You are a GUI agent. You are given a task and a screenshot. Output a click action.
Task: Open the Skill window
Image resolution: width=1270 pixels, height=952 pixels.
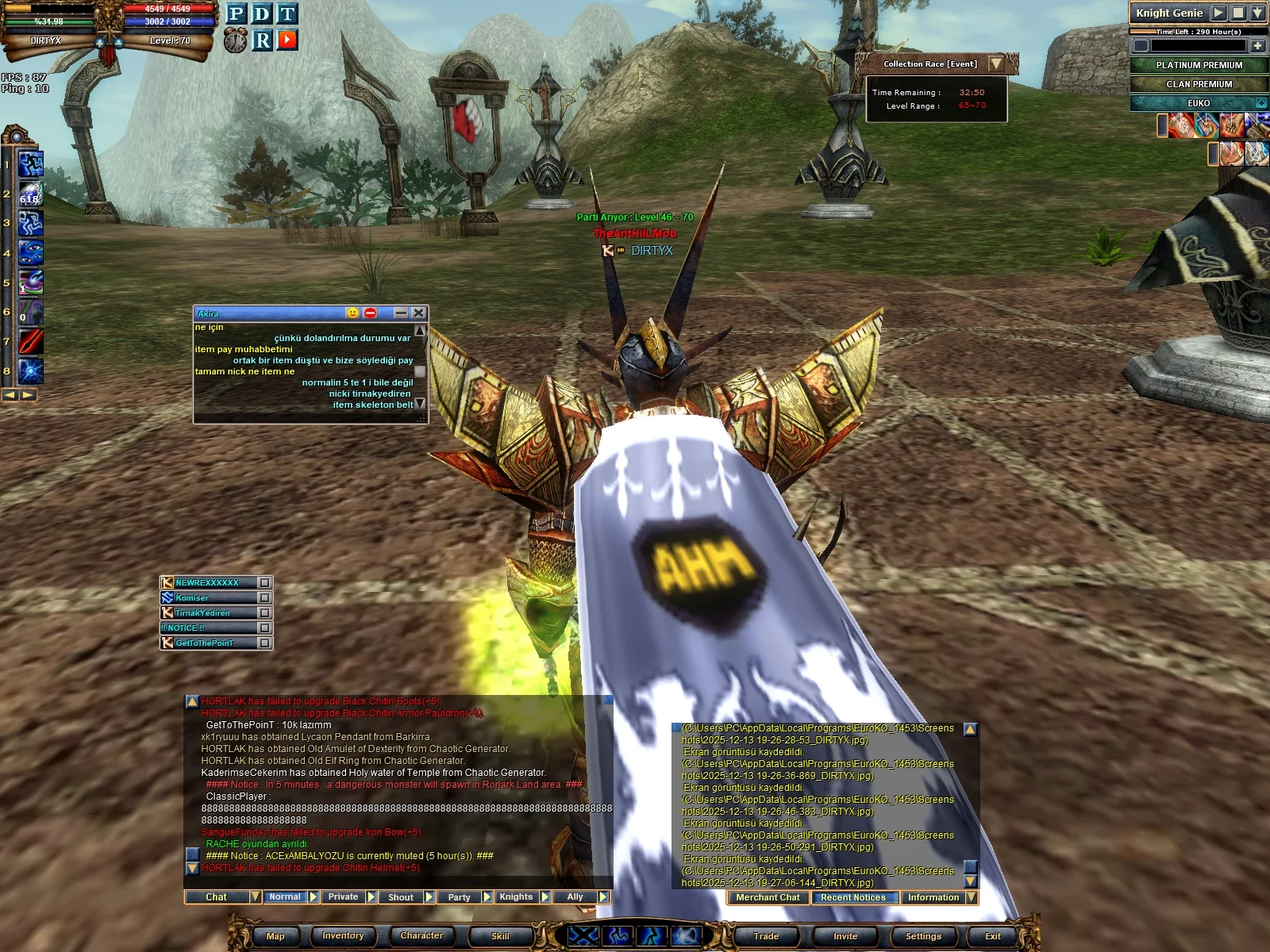point(500,936)
